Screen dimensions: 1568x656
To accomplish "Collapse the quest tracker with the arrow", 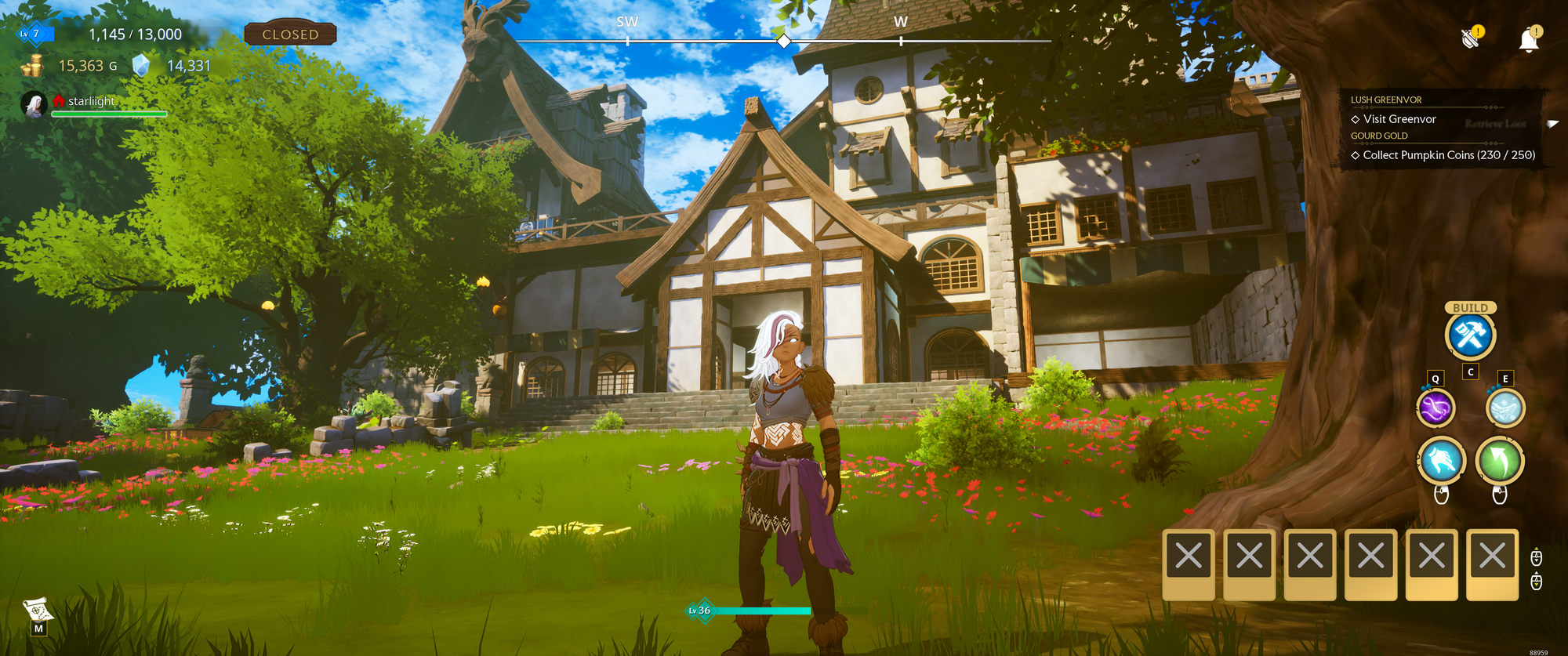I will [x=1552, y=124].
